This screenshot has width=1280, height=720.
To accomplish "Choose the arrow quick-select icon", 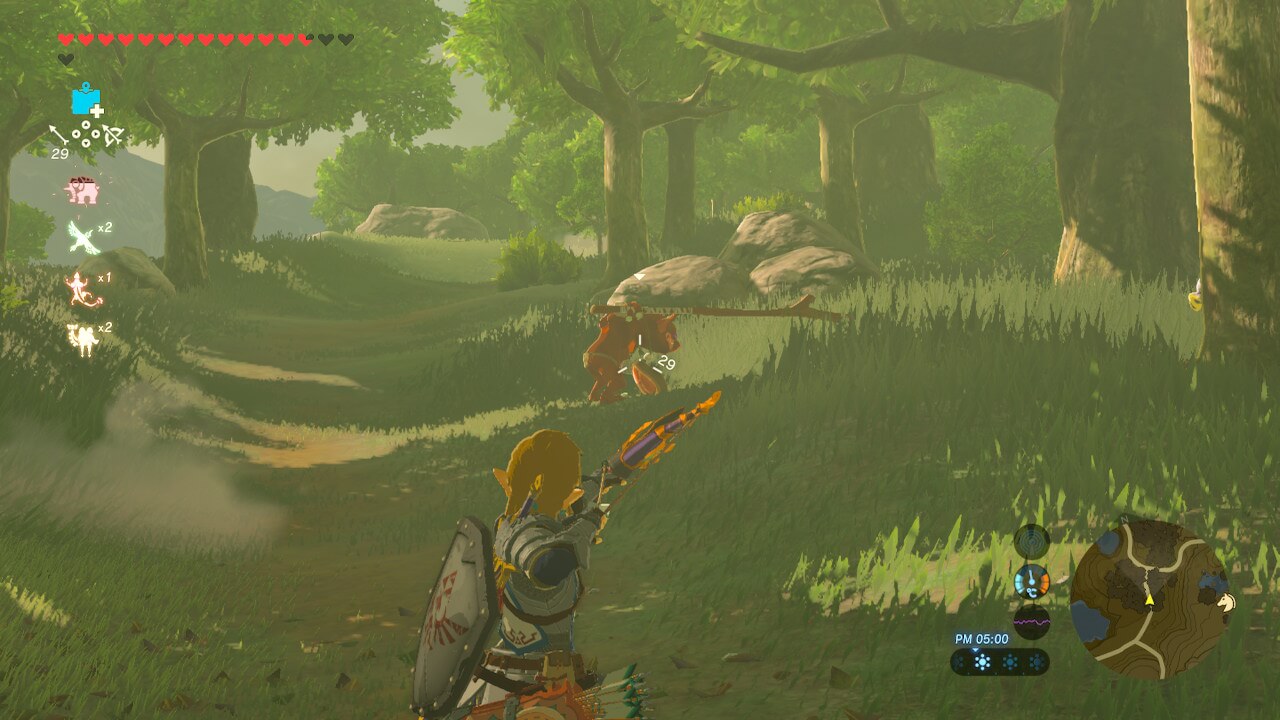I will pyautogui.click(x=58, y=134).
